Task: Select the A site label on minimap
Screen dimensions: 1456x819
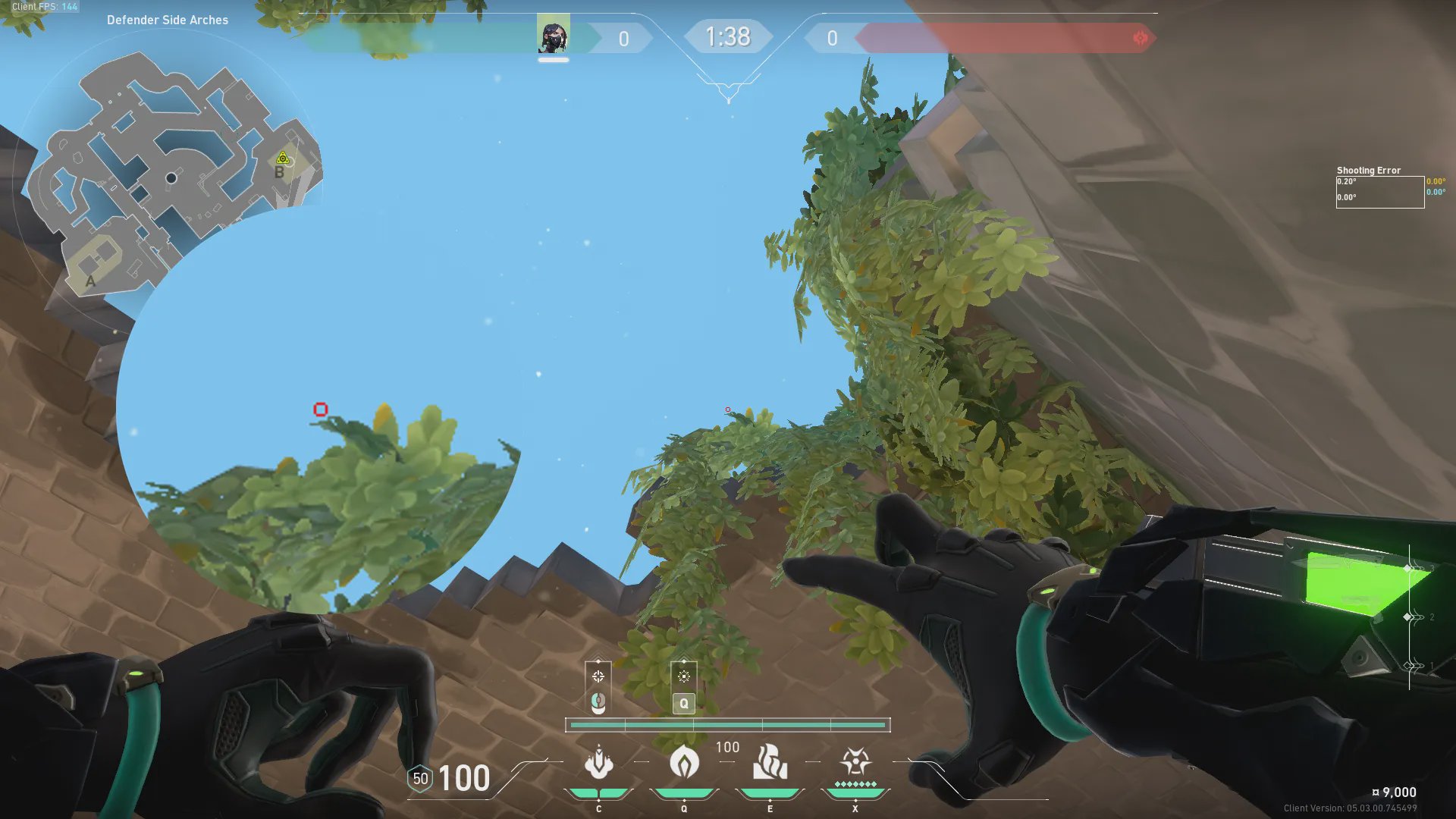Action: [x=90, y=281]
